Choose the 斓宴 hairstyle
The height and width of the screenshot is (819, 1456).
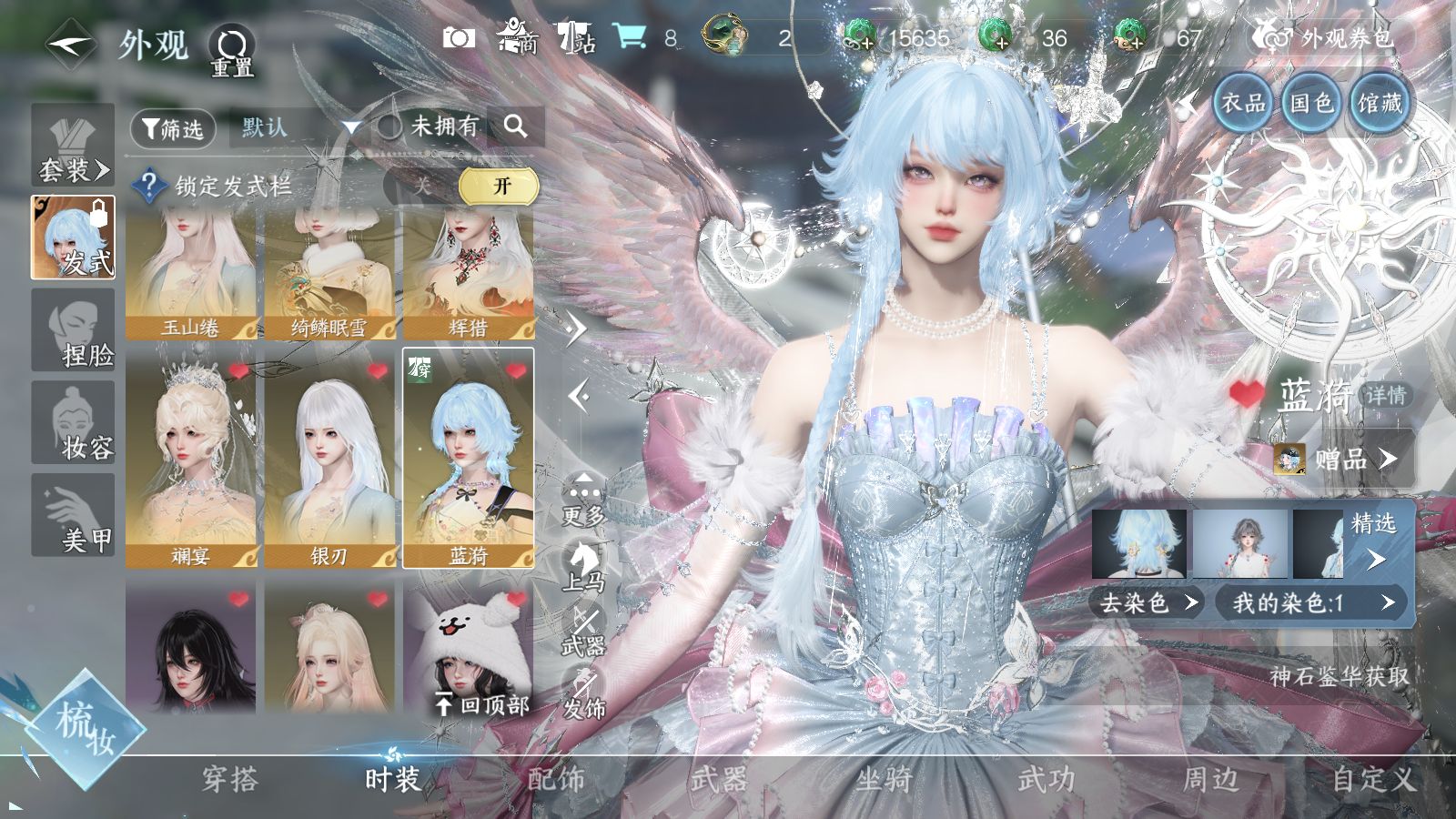[191, 457]
